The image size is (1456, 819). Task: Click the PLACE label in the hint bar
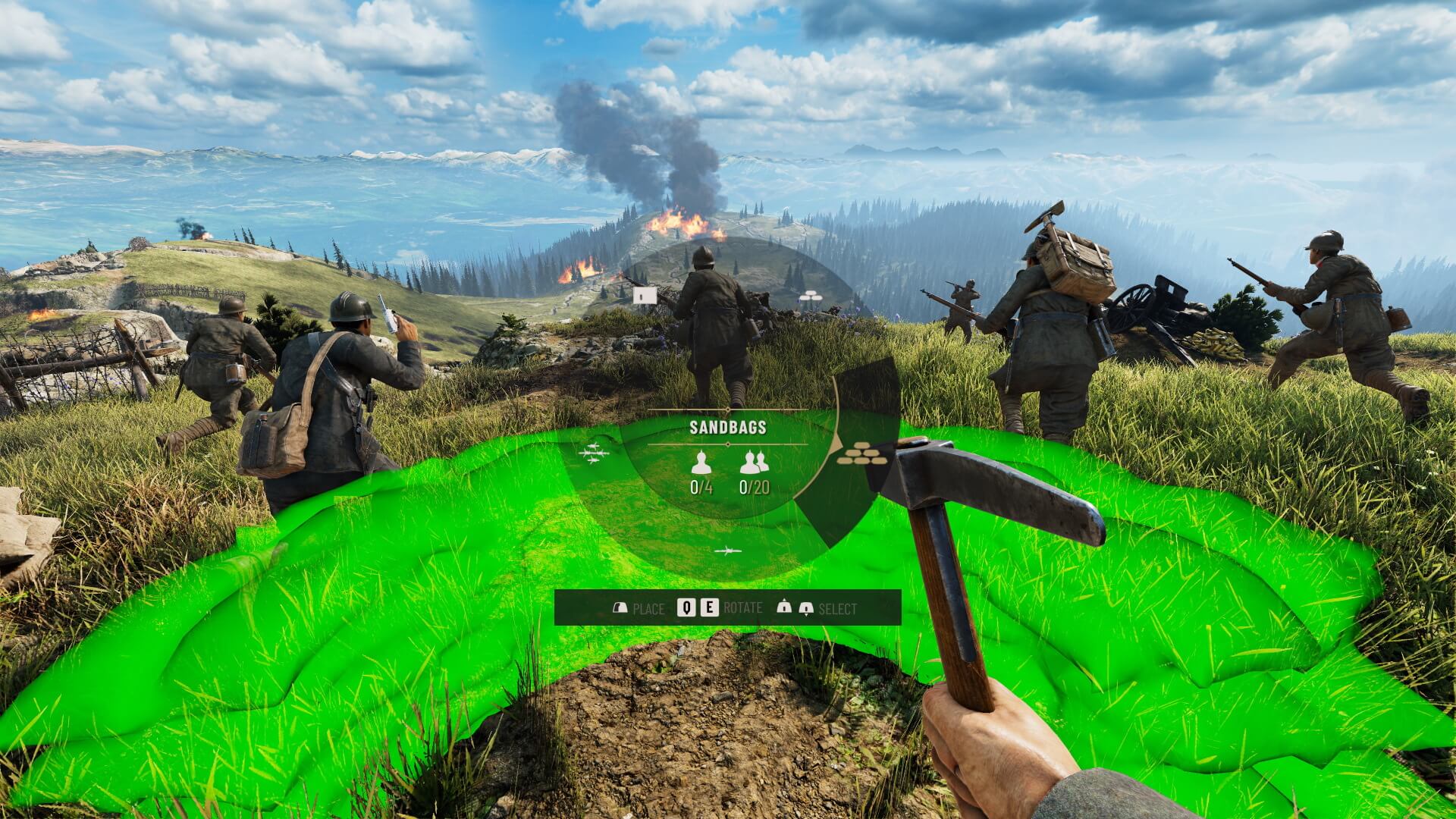point(648,607)
